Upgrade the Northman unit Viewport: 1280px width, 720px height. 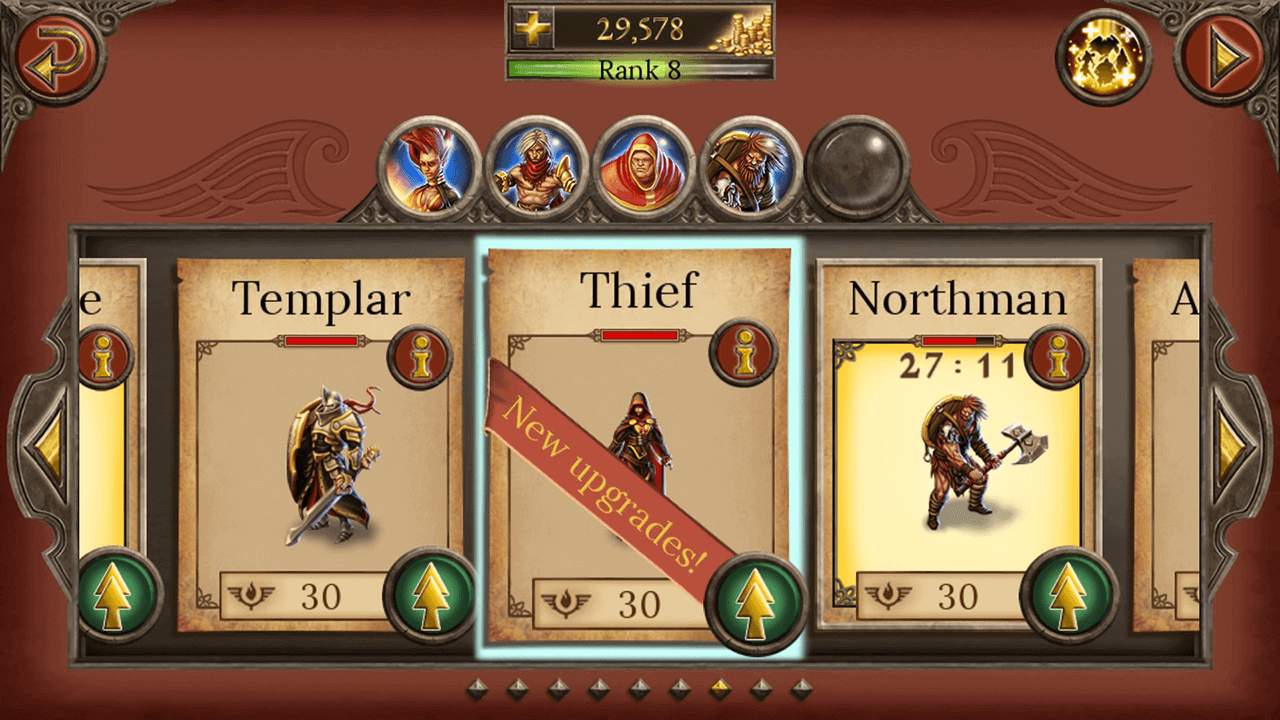tap(1067, 596)
